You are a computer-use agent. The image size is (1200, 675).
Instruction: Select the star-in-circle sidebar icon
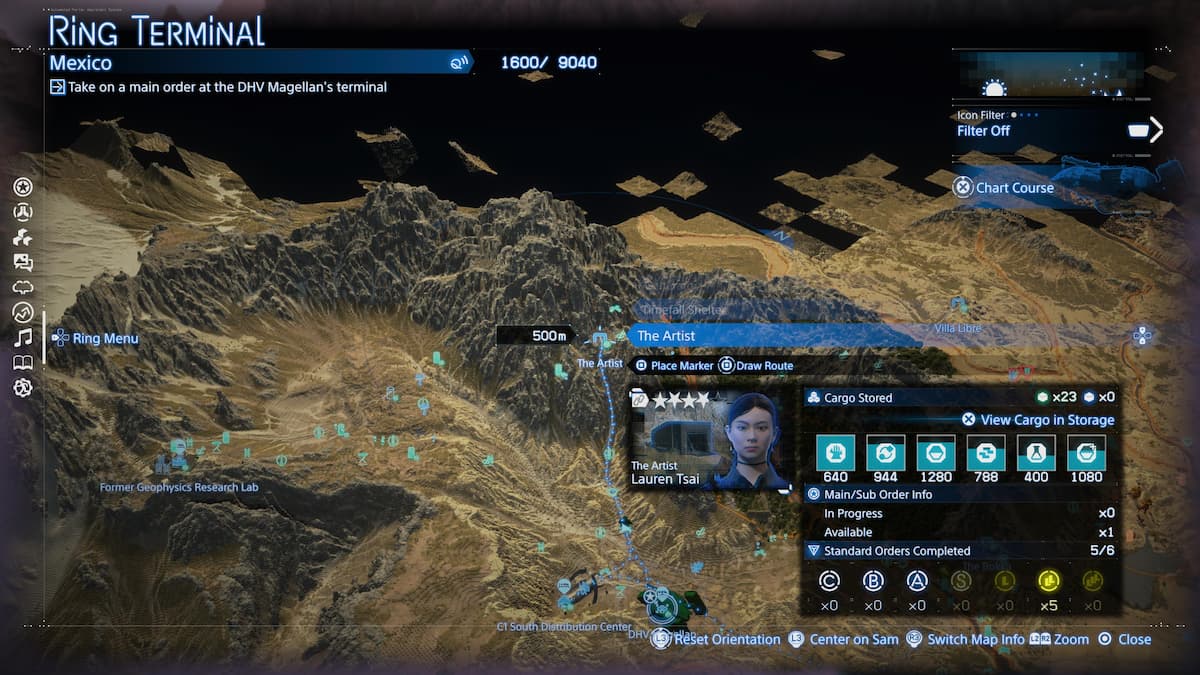[x=23, y=187]
